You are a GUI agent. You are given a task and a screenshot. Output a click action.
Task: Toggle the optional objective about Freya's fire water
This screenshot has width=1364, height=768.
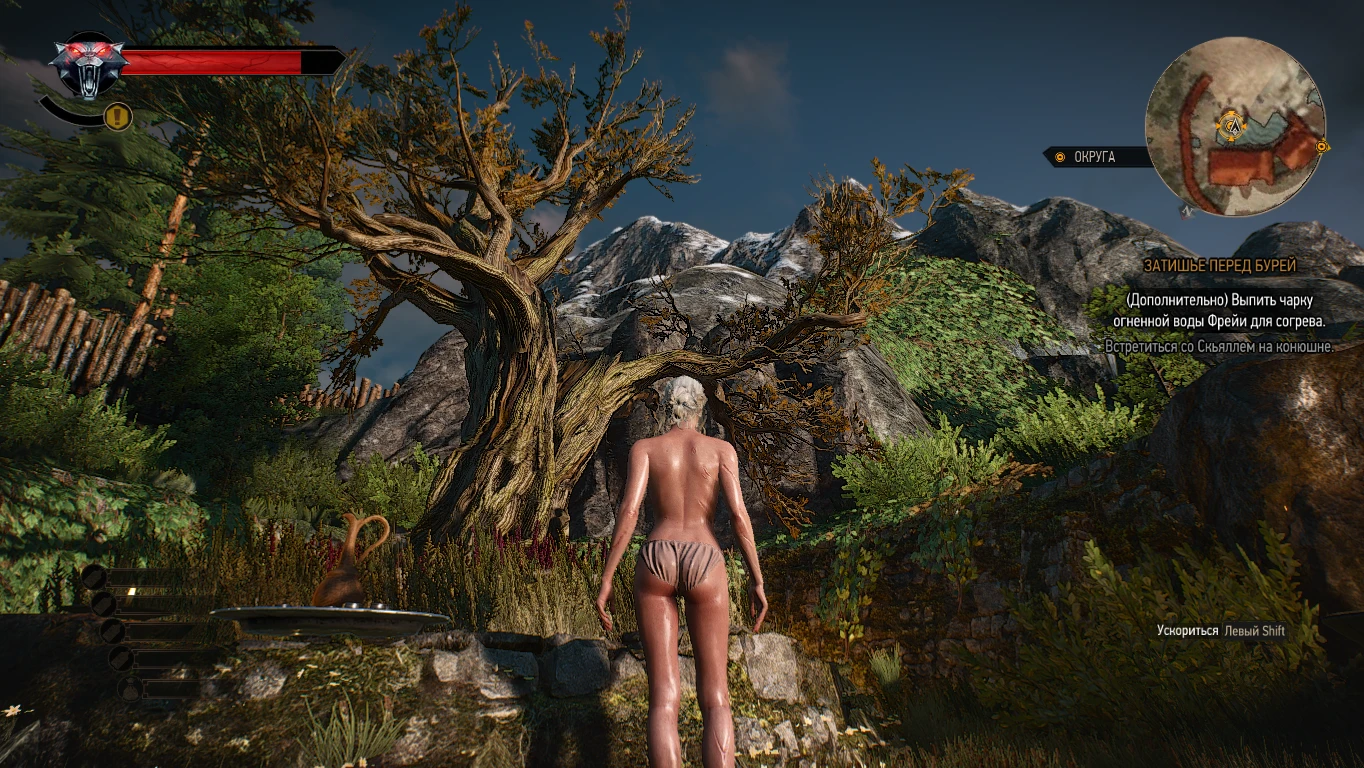click(x=1219, y=309)
